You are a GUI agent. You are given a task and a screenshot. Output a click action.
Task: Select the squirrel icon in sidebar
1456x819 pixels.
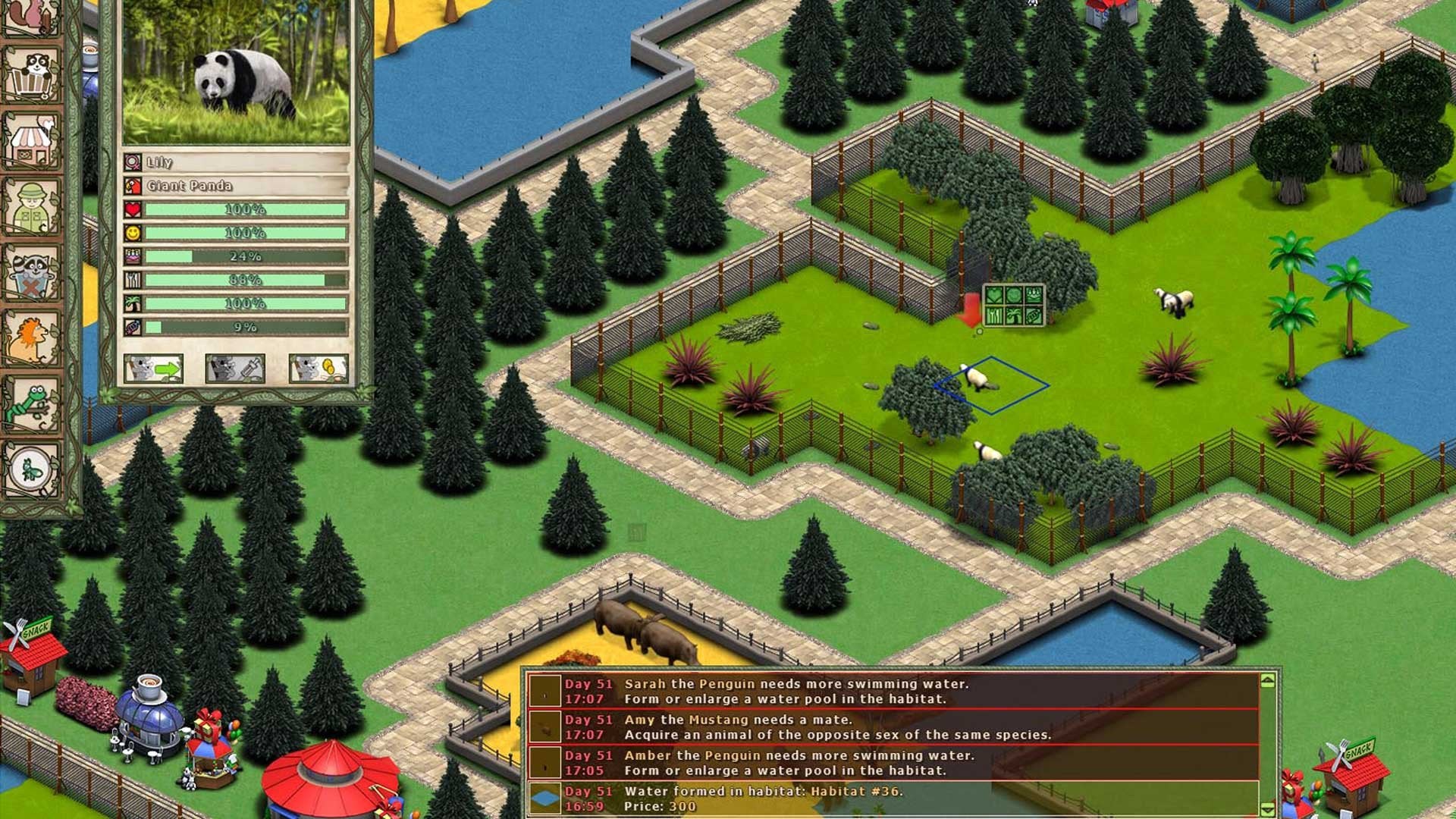[x=32, y=17]
